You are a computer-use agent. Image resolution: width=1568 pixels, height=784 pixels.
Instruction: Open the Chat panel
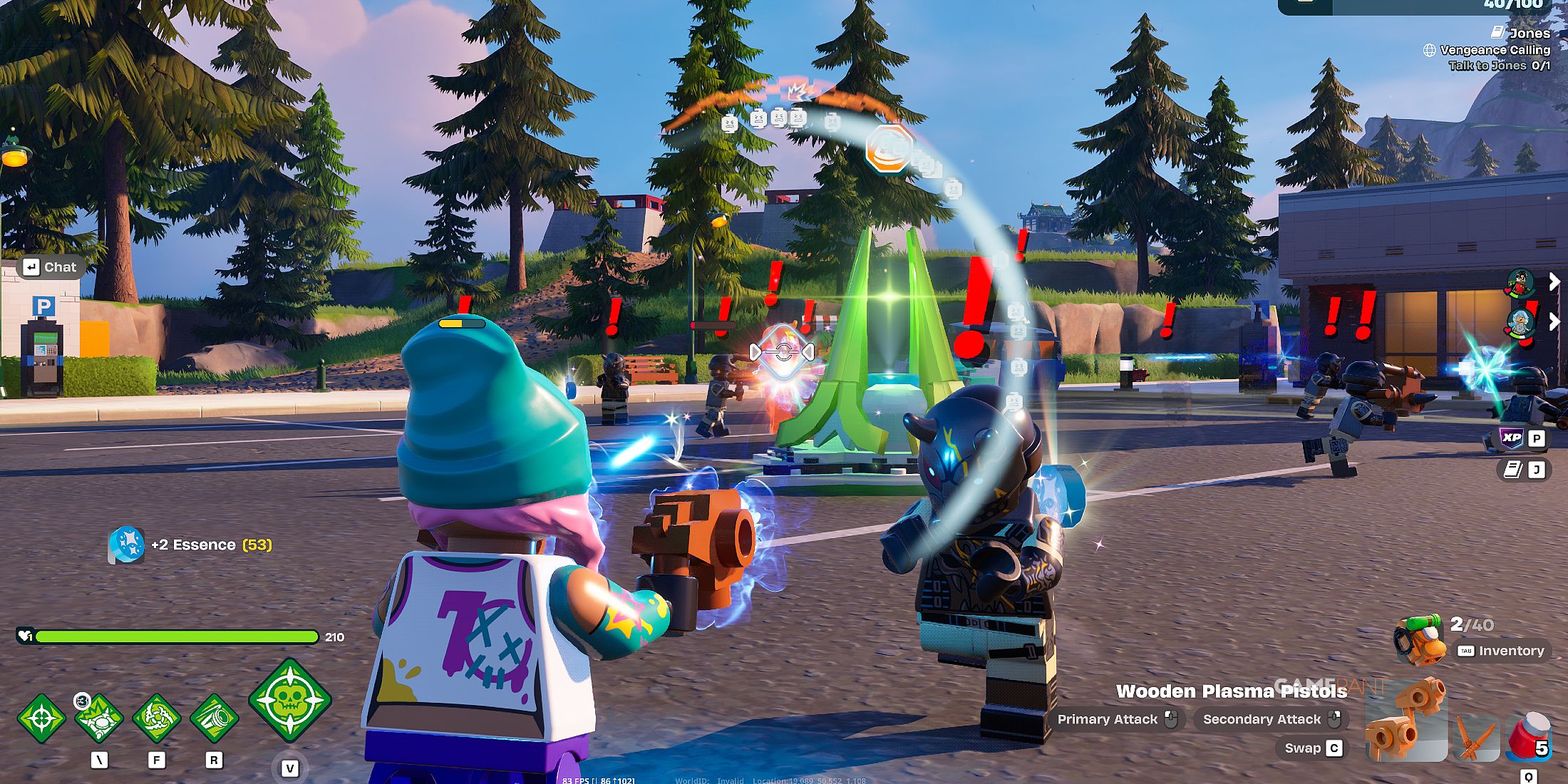coord(51,267)
